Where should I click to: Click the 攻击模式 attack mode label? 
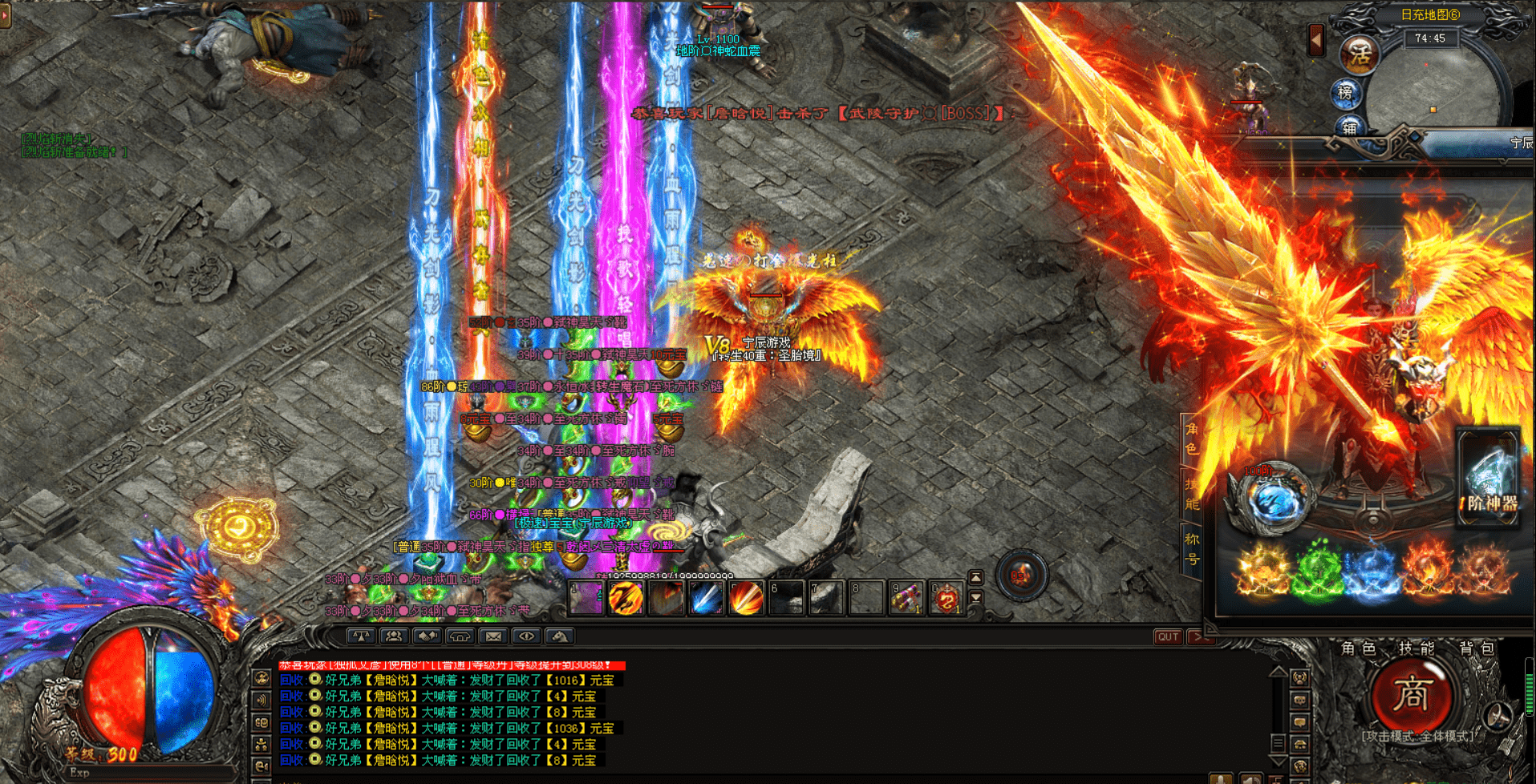[1417, 736]
